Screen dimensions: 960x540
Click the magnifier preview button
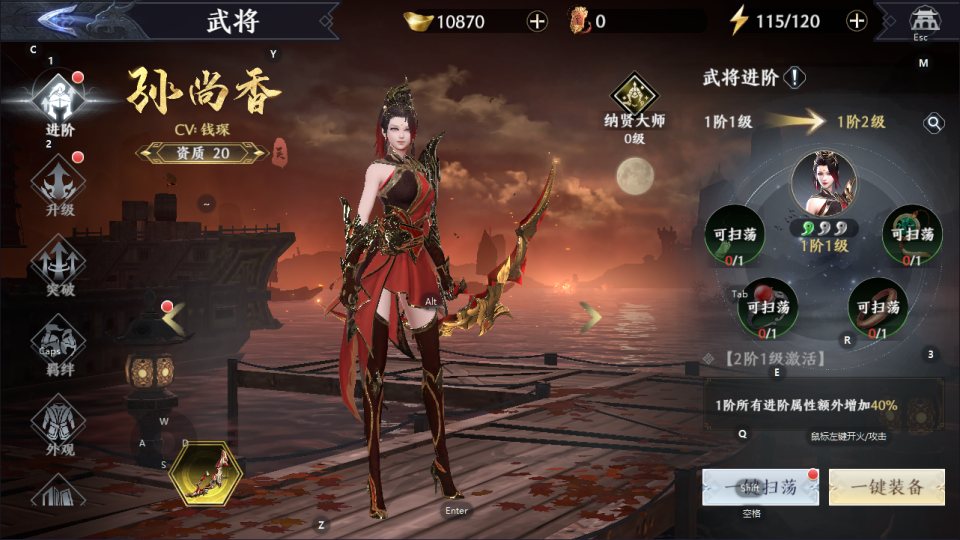[x=933, y=123]
